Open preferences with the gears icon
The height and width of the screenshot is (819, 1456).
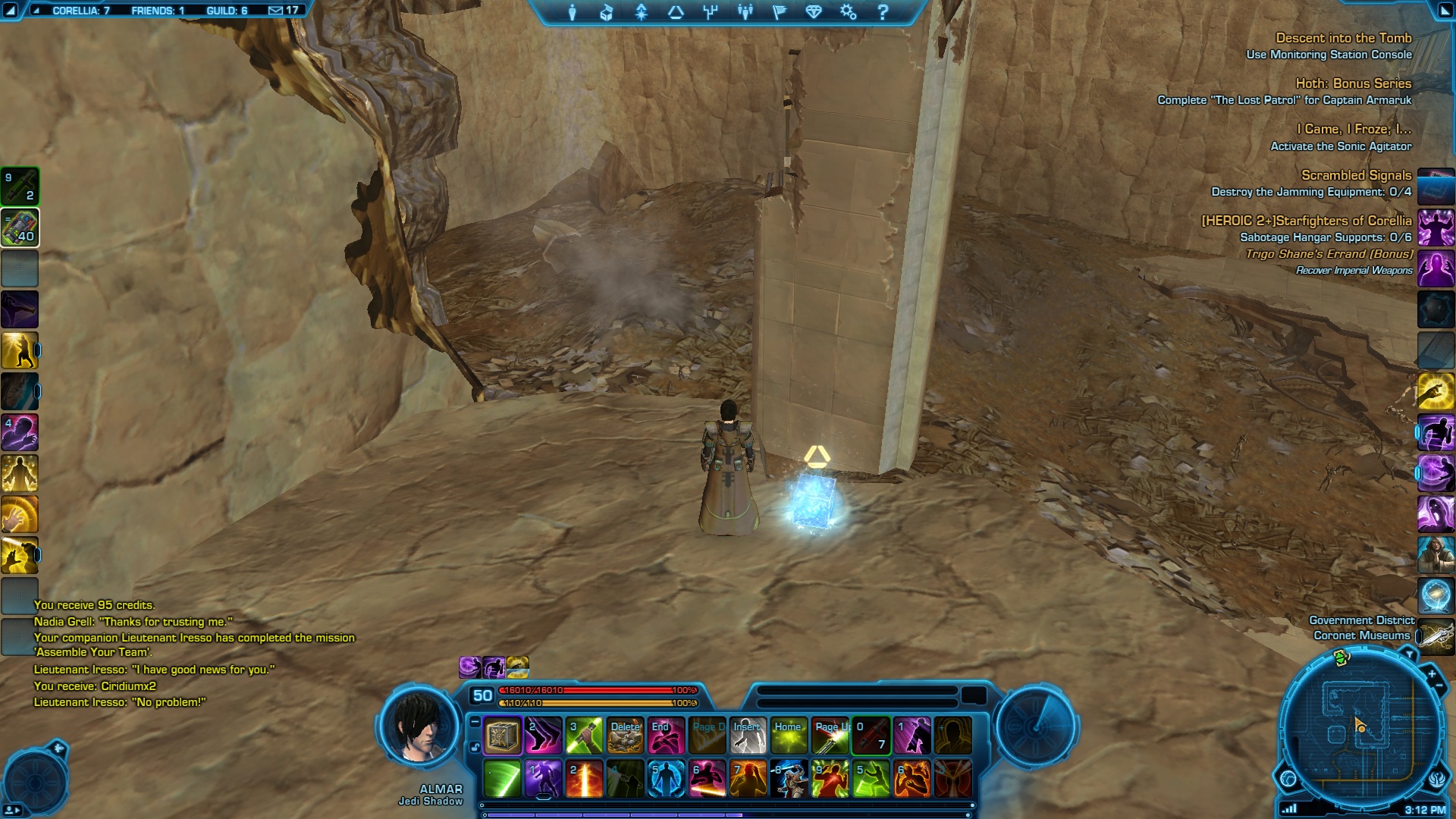tap(848, 12)
